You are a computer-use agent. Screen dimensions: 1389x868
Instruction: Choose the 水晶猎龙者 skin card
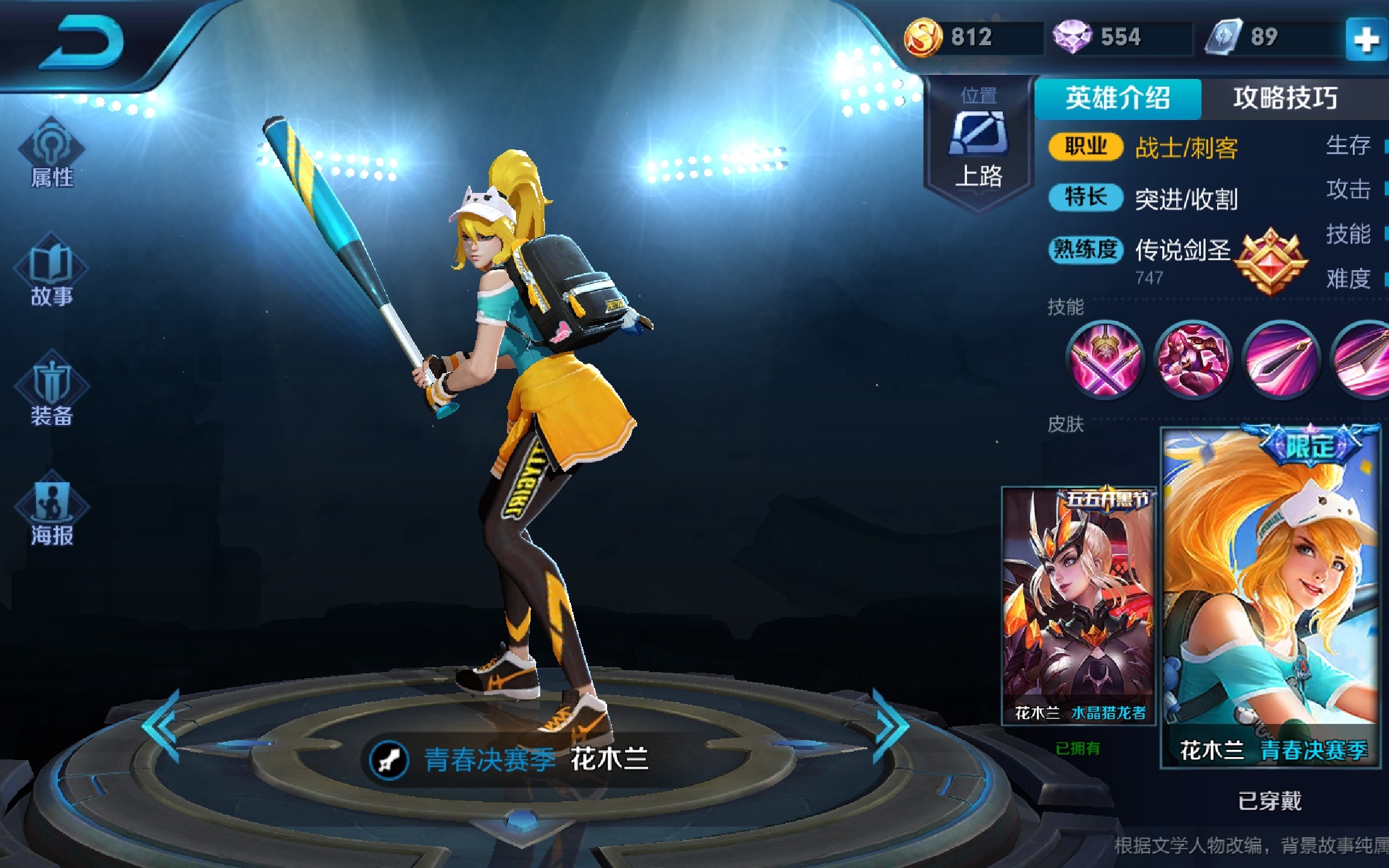pyautogui.click(x=1079, y=605)
